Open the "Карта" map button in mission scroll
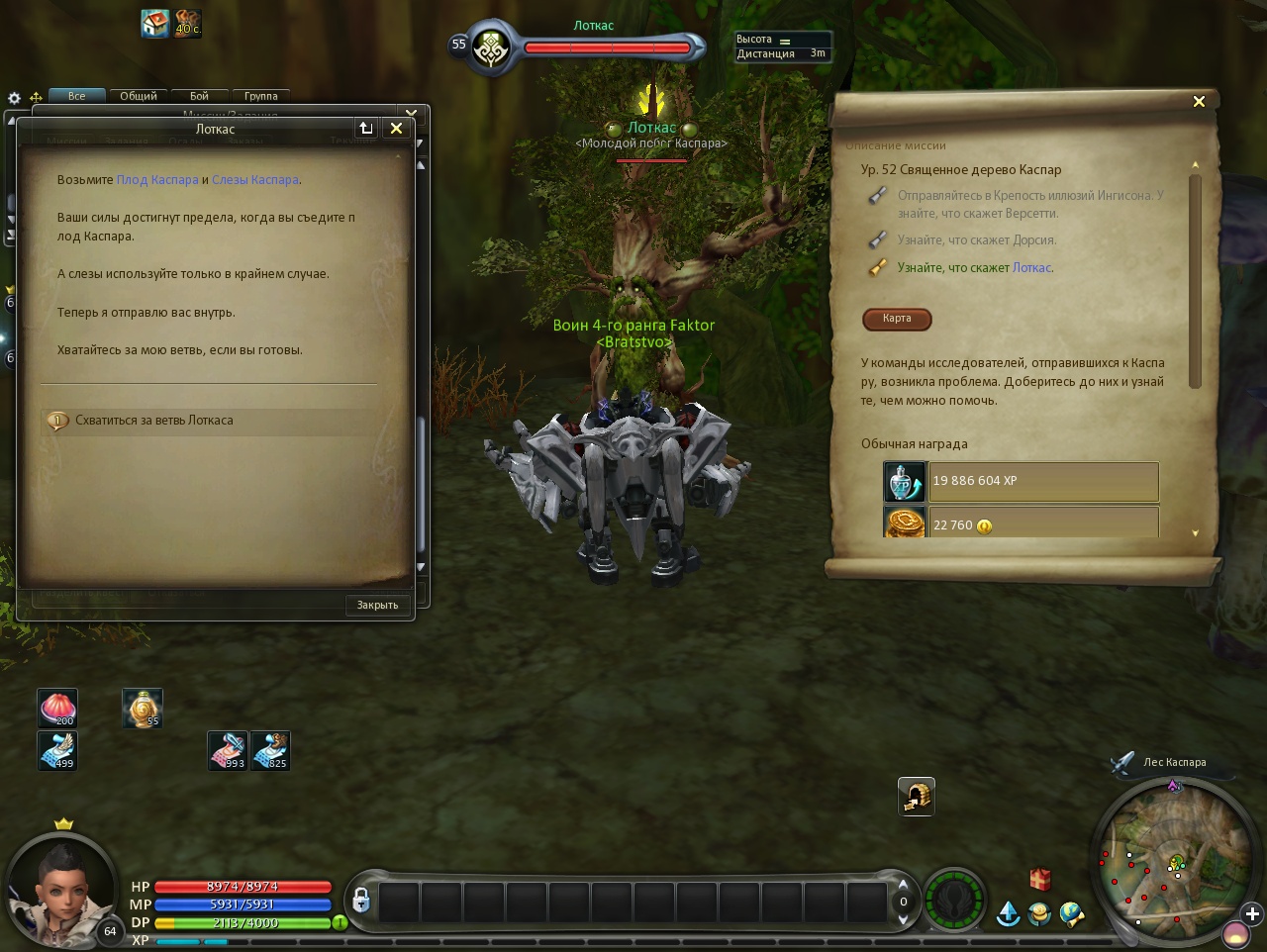1267x952 pixels. (x=897, y=319)
